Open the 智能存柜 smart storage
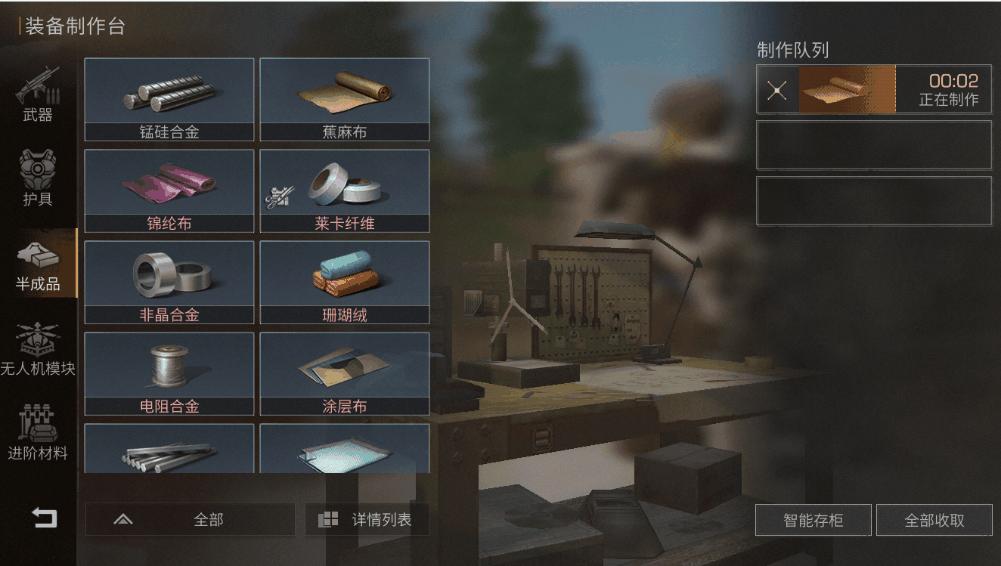Image resolution: width=1001 pixels, height=566 pixels. coord(813,520)
